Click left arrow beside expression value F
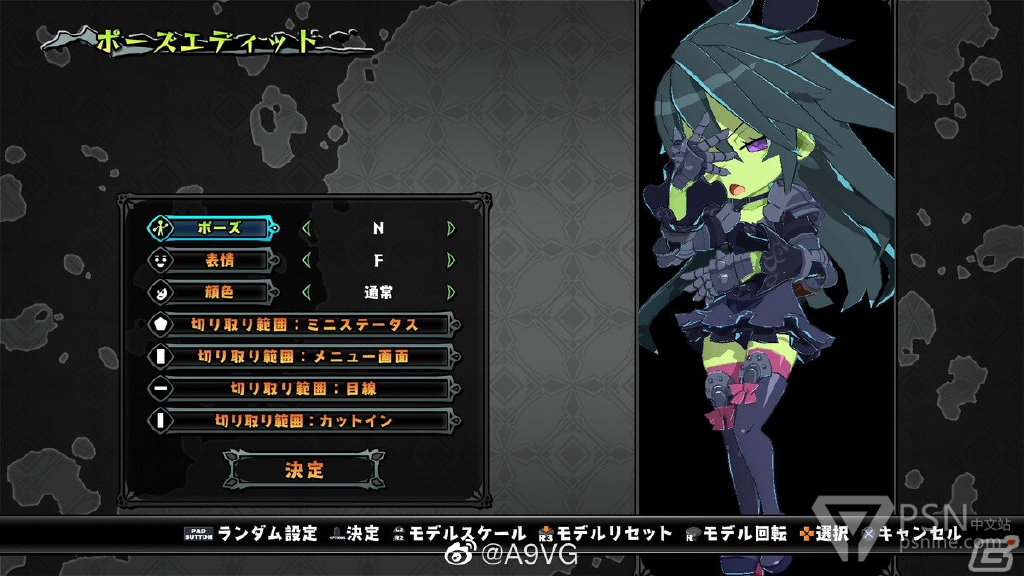 [306, 260]
